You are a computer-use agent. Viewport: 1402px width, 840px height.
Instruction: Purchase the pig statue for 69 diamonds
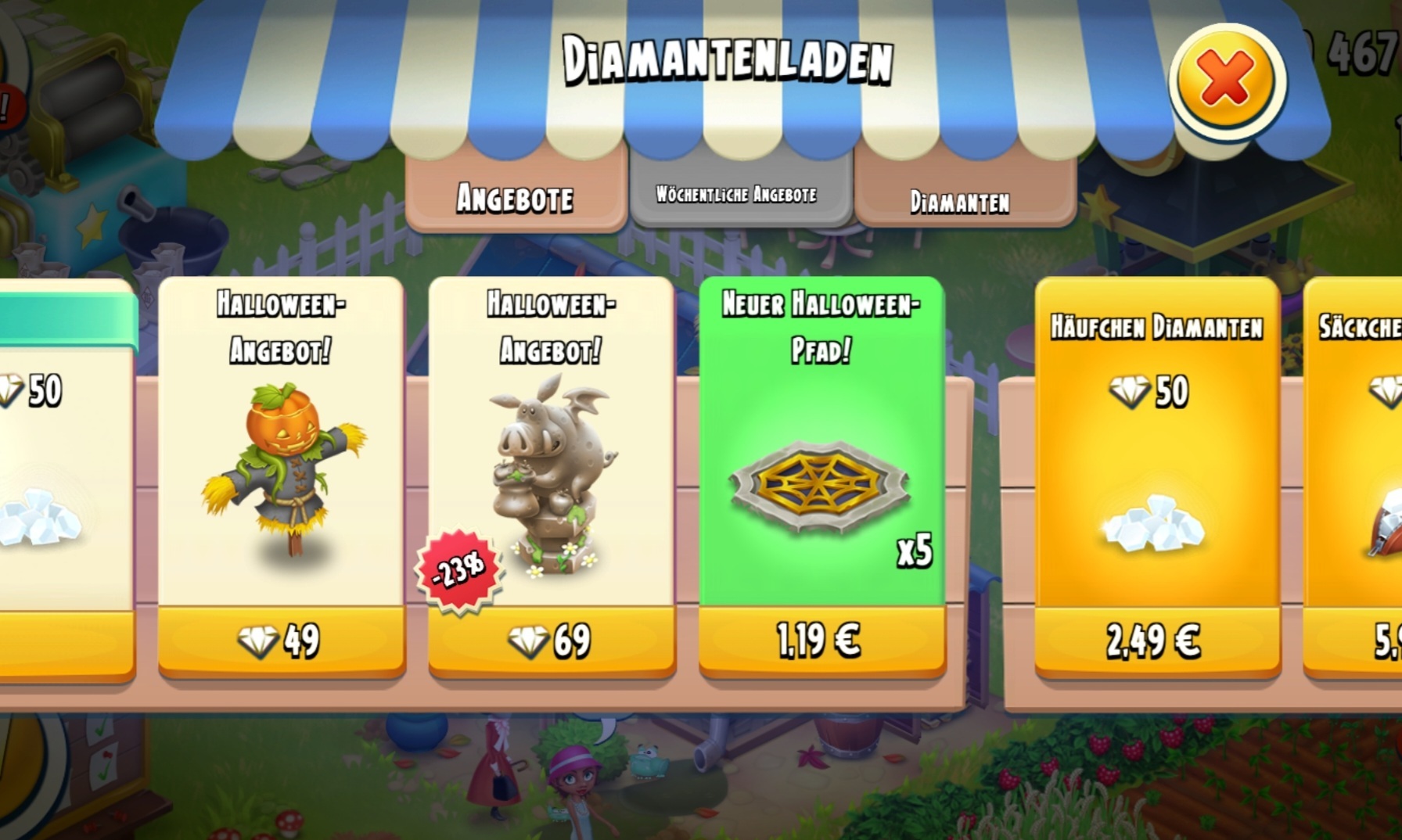551,641
